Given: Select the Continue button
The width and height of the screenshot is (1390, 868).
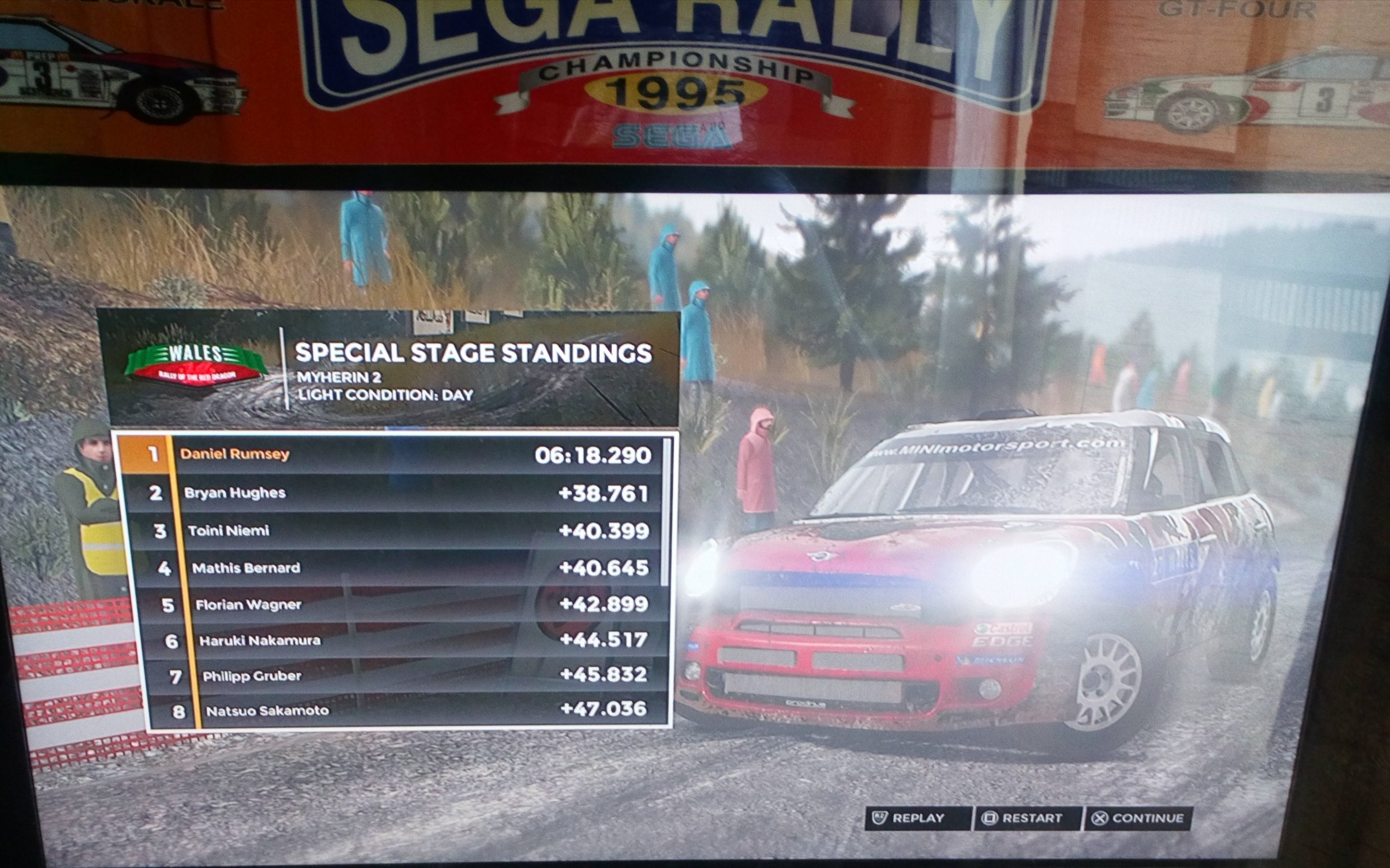Looking at the screenshot, I should [x=1137, y=818].
